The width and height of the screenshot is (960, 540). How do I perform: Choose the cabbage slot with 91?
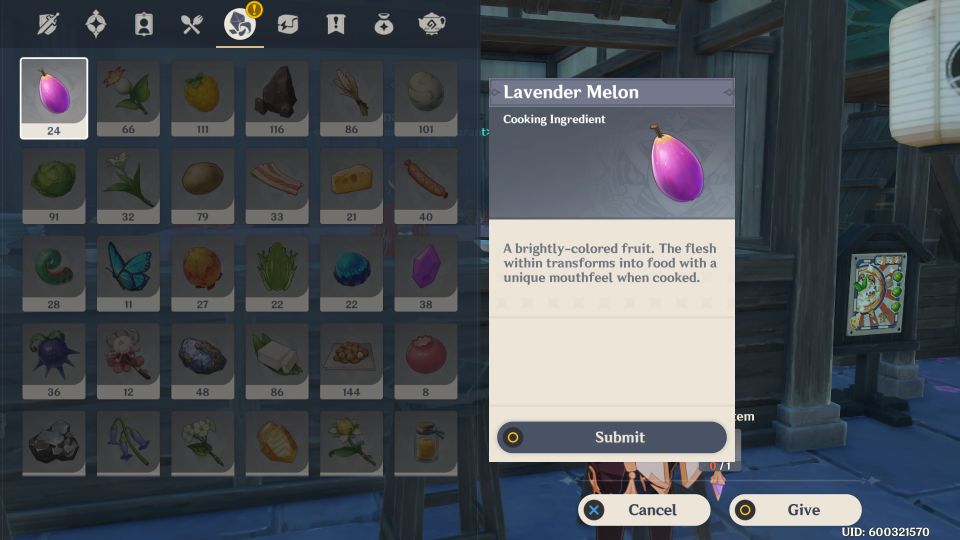pyautogui.click(x=54, y=185)
